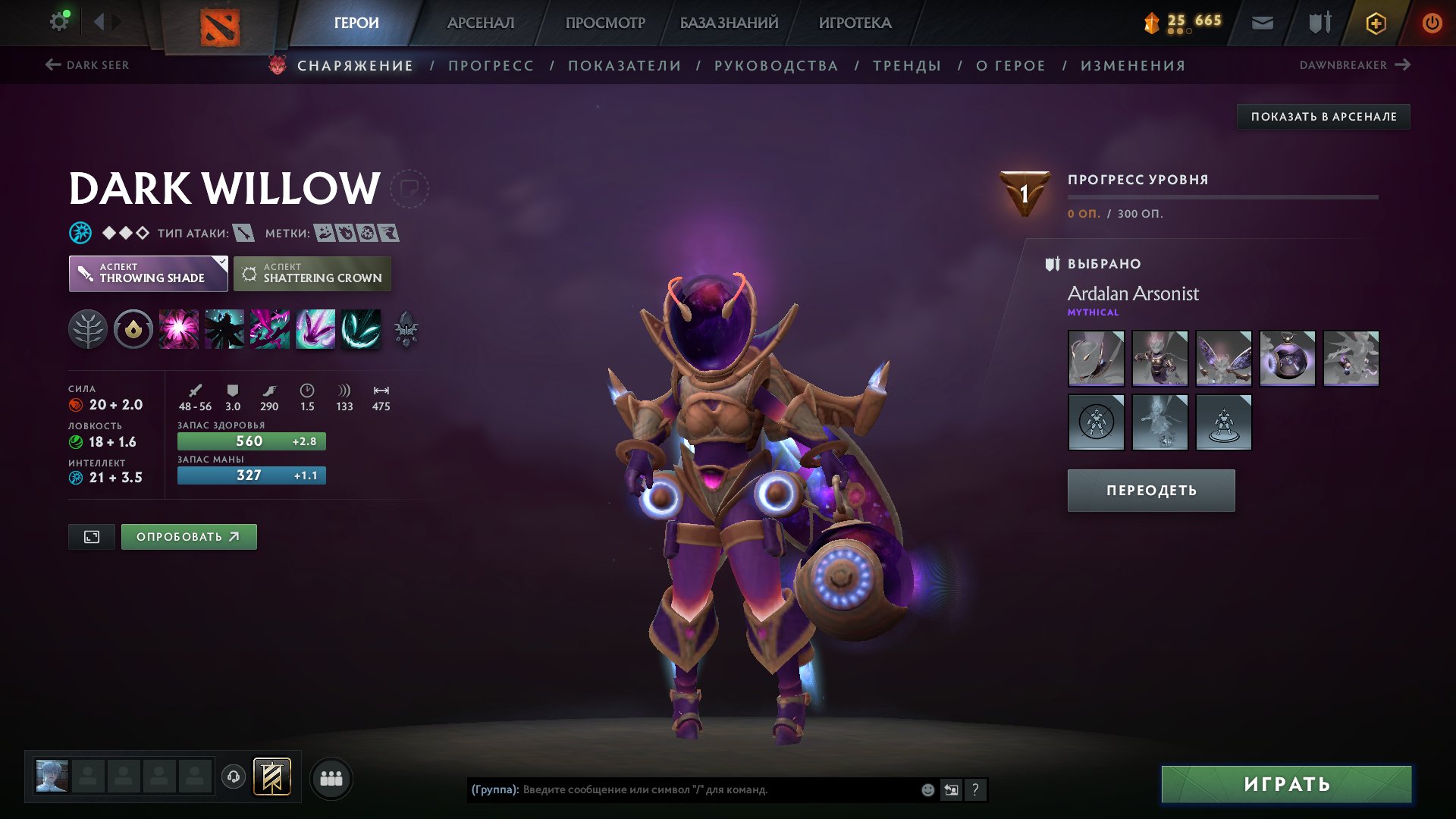Click the ПЕРЕОДЕТЬ button under Ardalan Arsonist
This screenshot has height=819, width=1456.
coord(1150,490)
